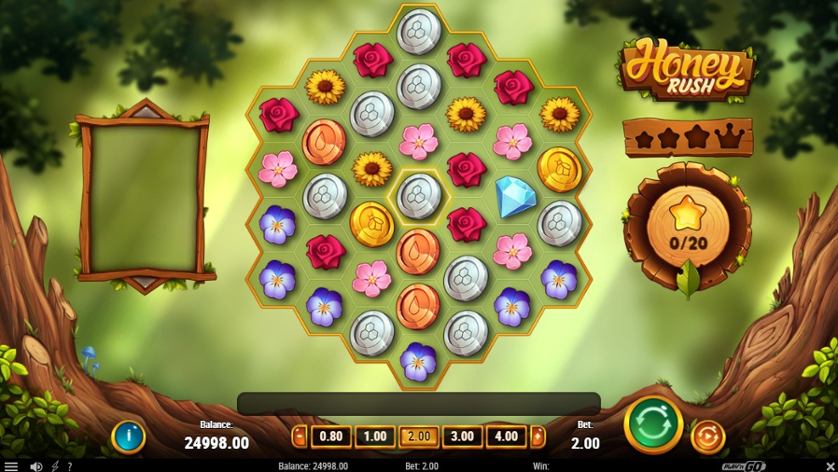Decrease bet with the left arrow
838x472 pixels.
pos(298,436)
